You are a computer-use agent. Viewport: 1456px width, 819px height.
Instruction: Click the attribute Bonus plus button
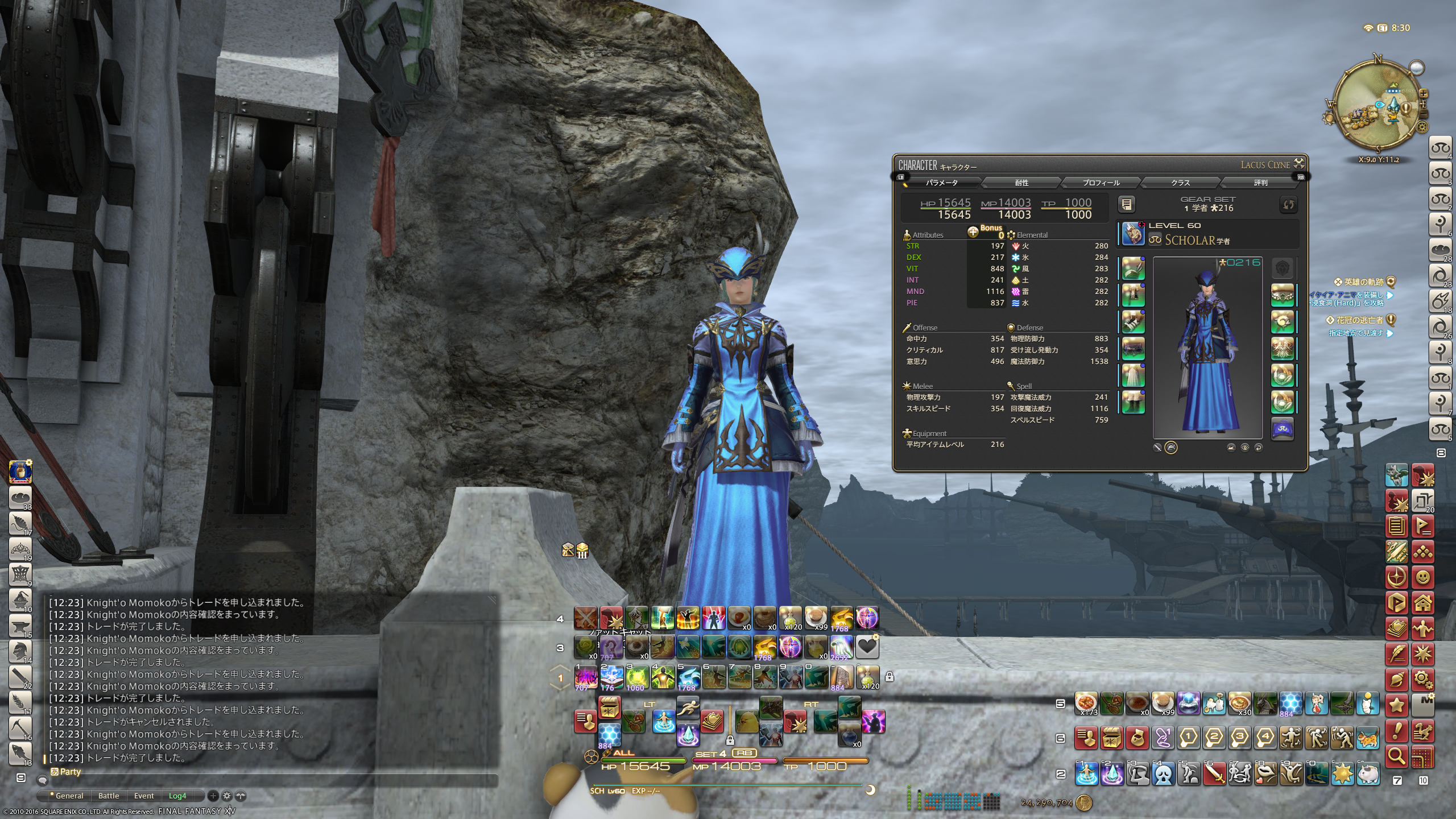973,231
